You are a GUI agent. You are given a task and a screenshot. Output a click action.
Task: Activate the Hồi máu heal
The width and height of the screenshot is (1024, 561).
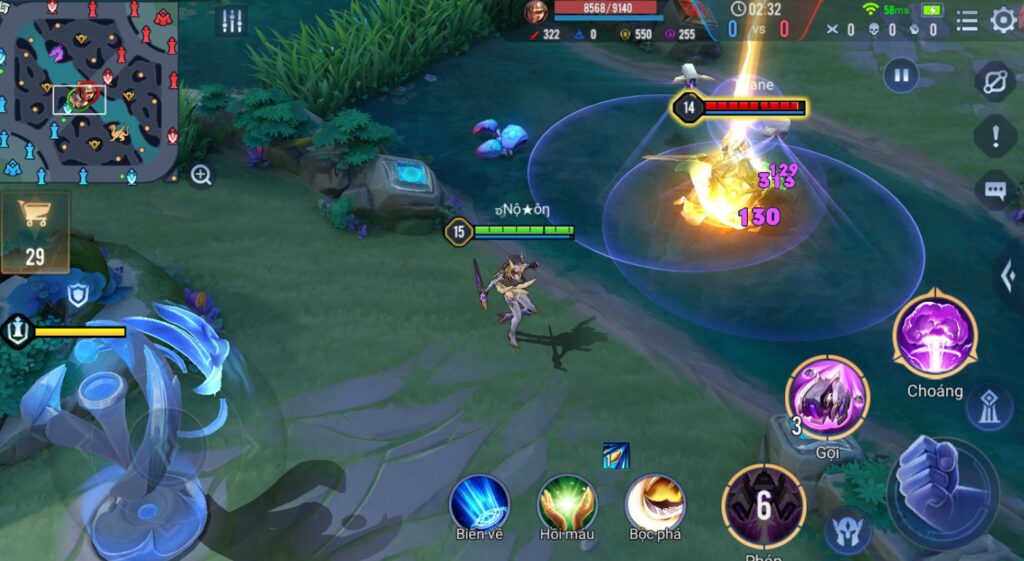567,502
